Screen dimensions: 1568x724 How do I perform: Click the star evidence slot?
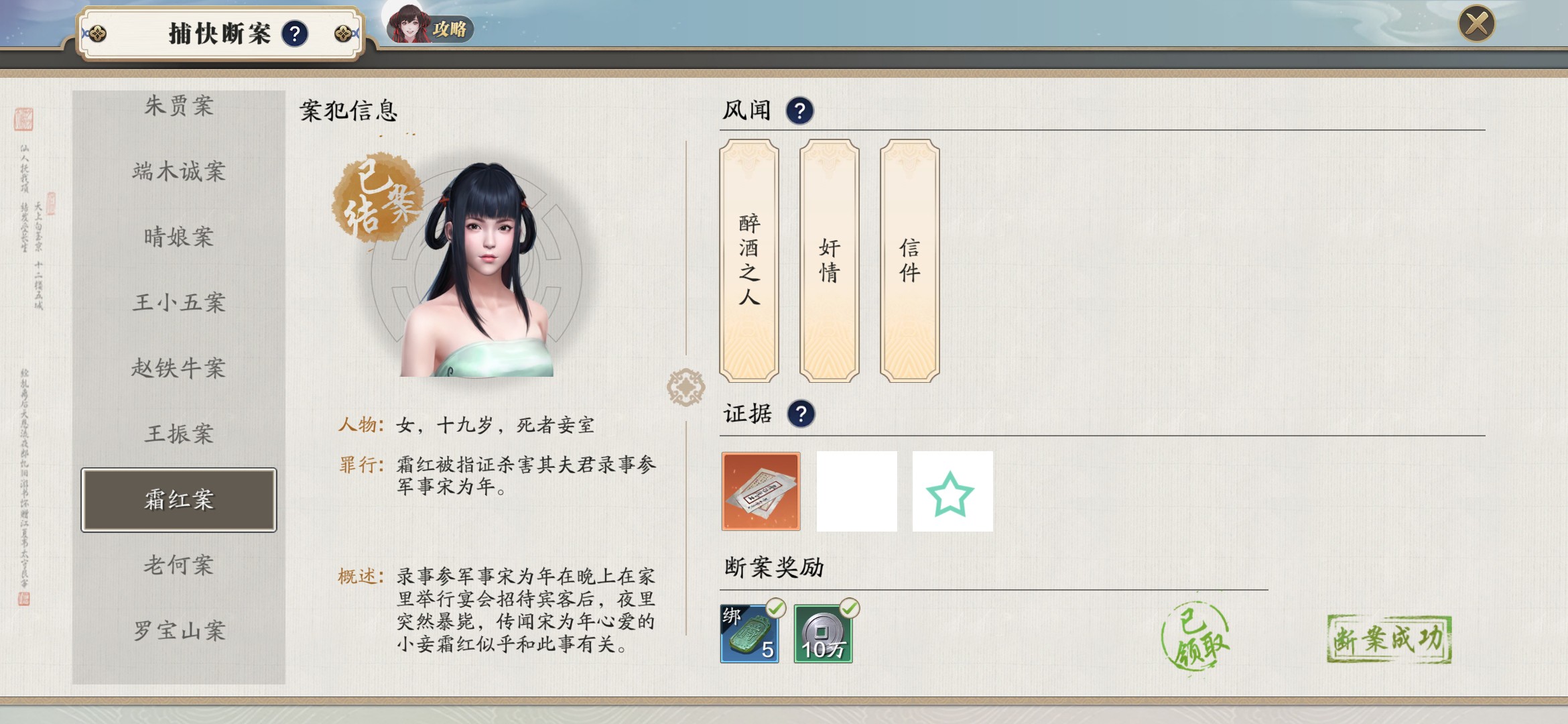click(952, 491)
